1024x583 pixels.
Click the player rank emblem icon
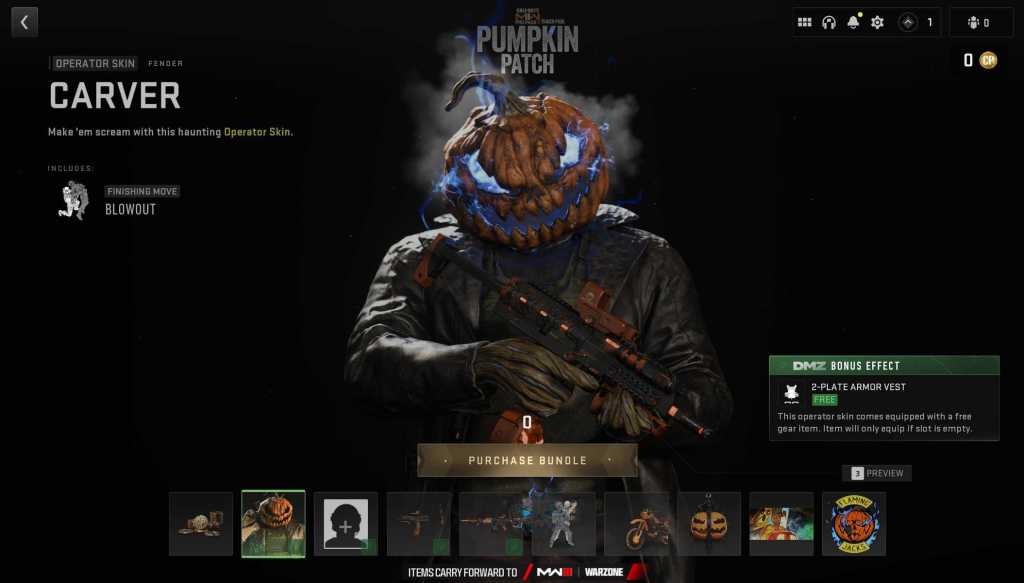coord(908,22)
